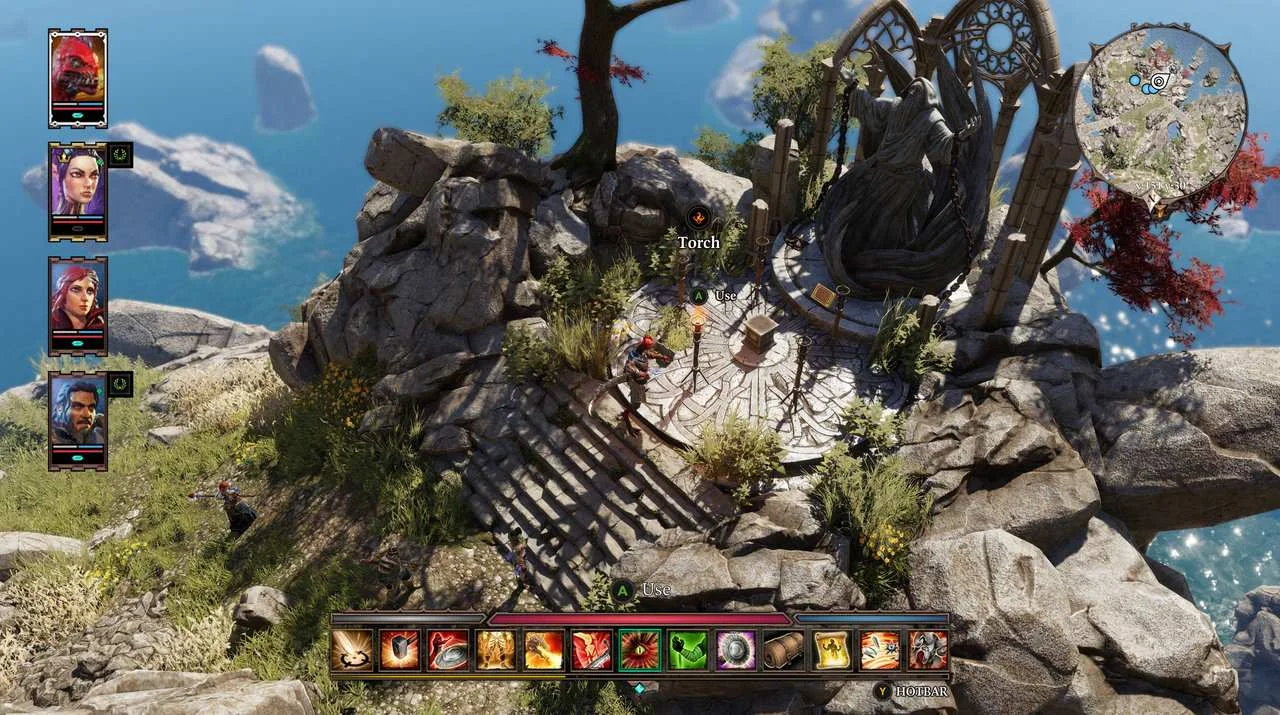Image resolution: width=1280 pixels, height=715 pixels.
Task: Click the laurel wreath icon beside the elf portrait
Action: pyautogui.click(x=120, y=155)
